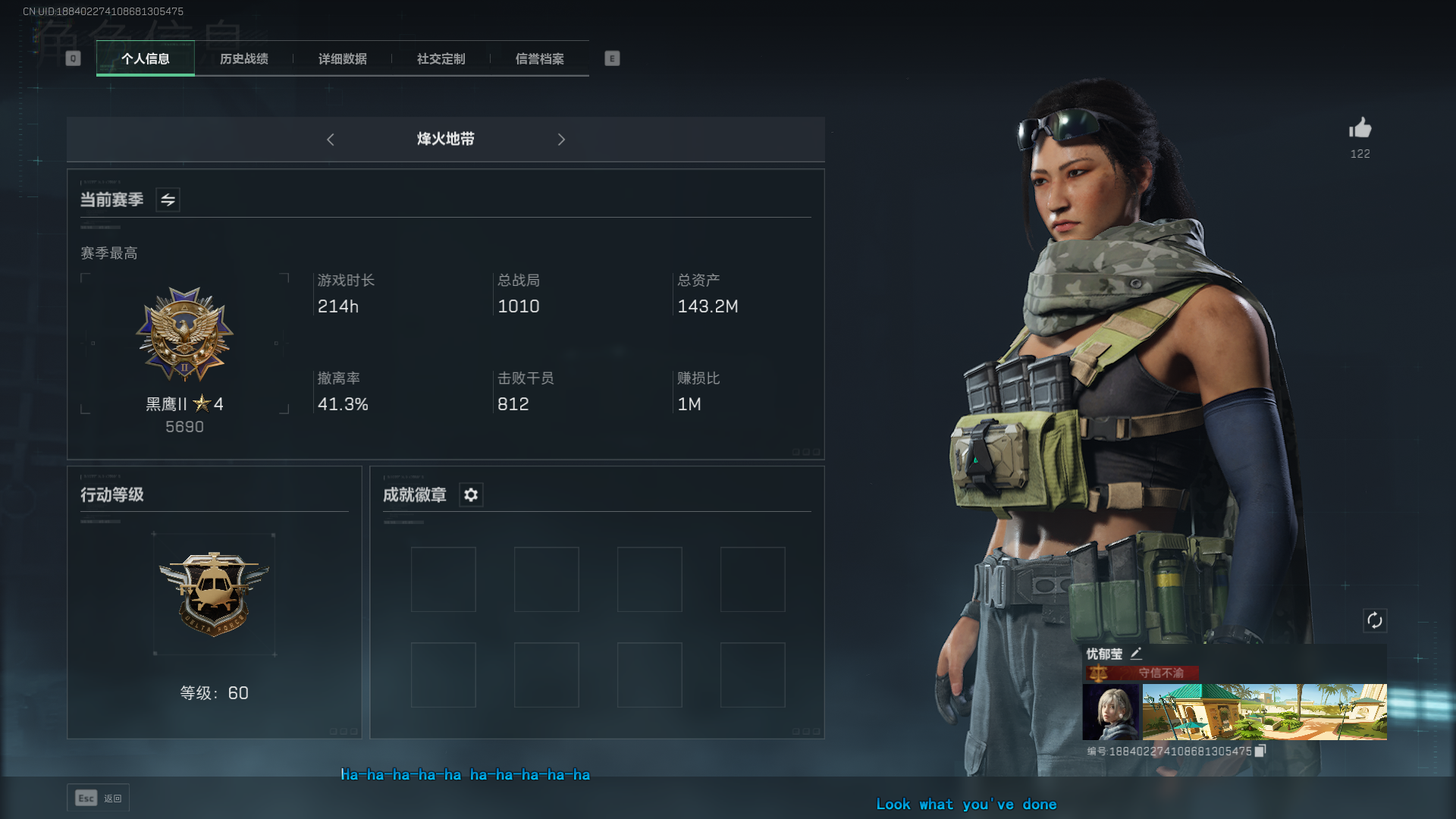Click the left arrow beside 烽火地带
The height and width of the screenshot is (819, 1456).
(x=331, y=140)
